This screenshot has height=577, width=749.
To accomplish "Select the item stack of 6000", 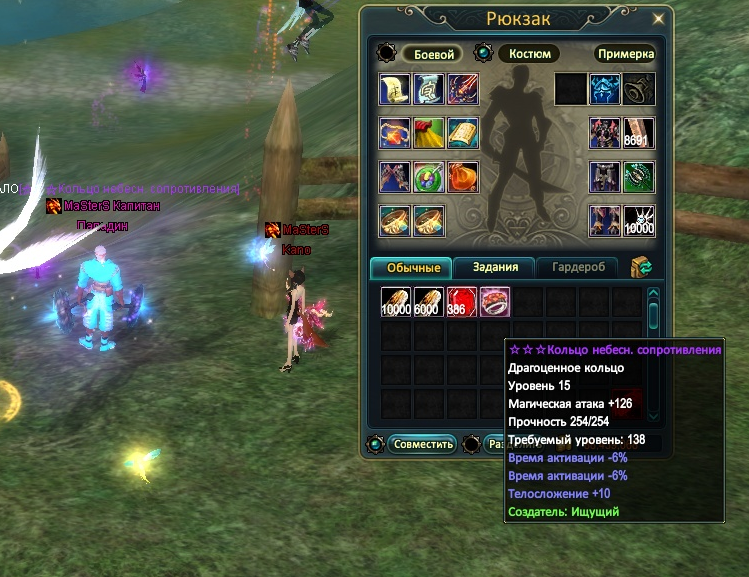I will click(429, 302).
